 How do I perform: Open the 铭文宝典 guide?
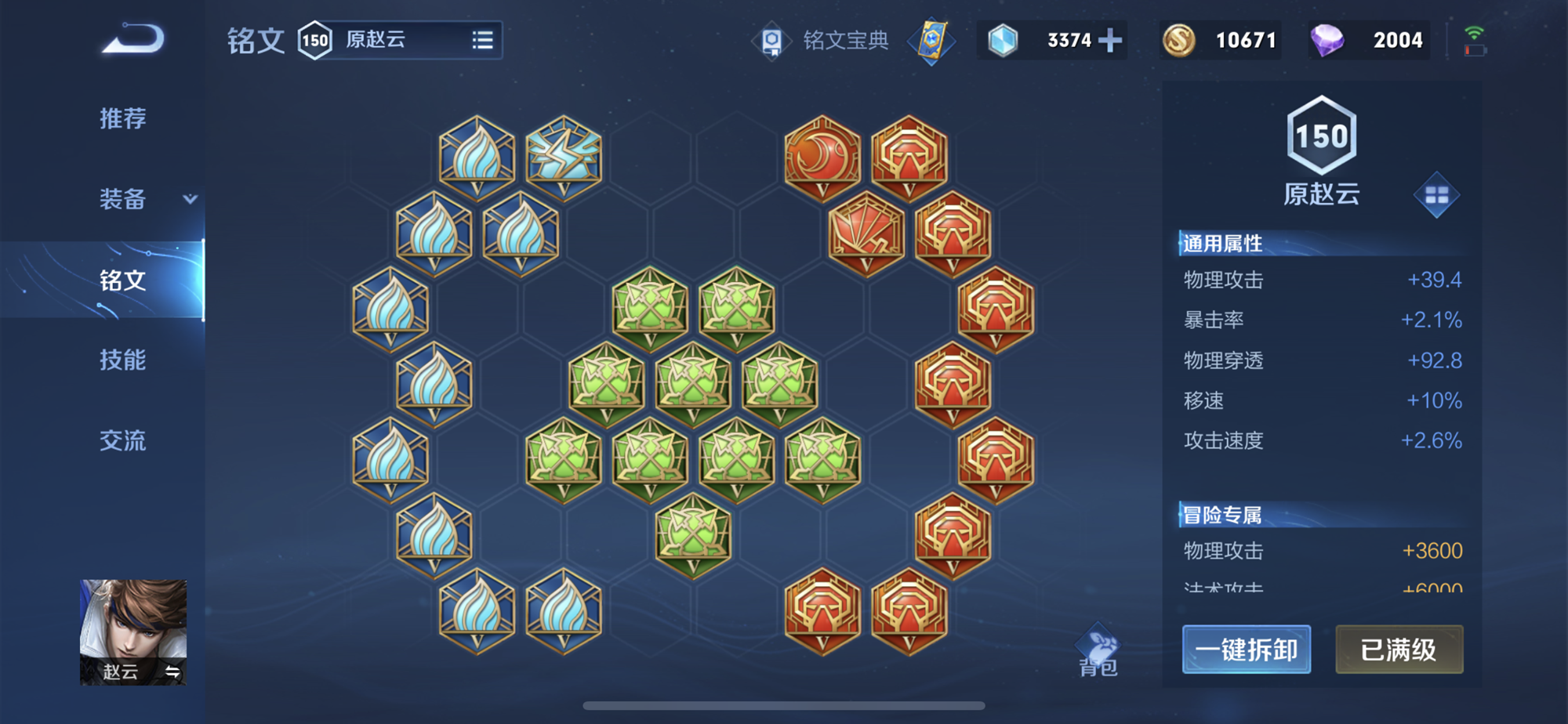click(822, 40)
